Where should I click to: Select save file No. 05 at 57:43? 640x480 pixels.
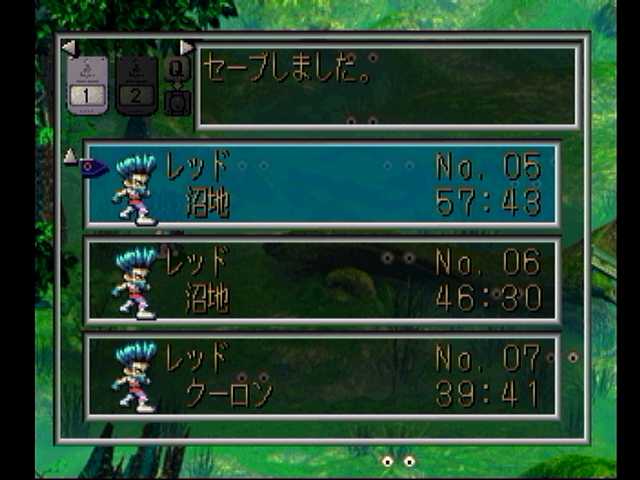pos(322,185)
